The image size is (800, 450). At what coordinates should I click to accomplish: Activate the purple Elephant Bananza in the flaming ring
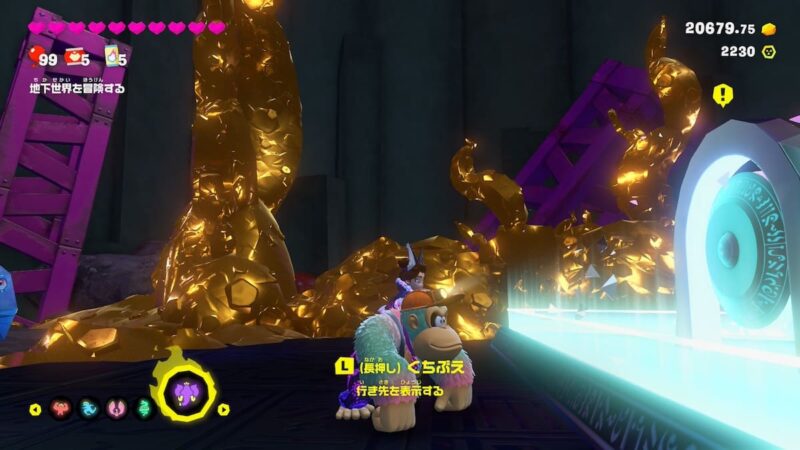click(x=186, y=391)
